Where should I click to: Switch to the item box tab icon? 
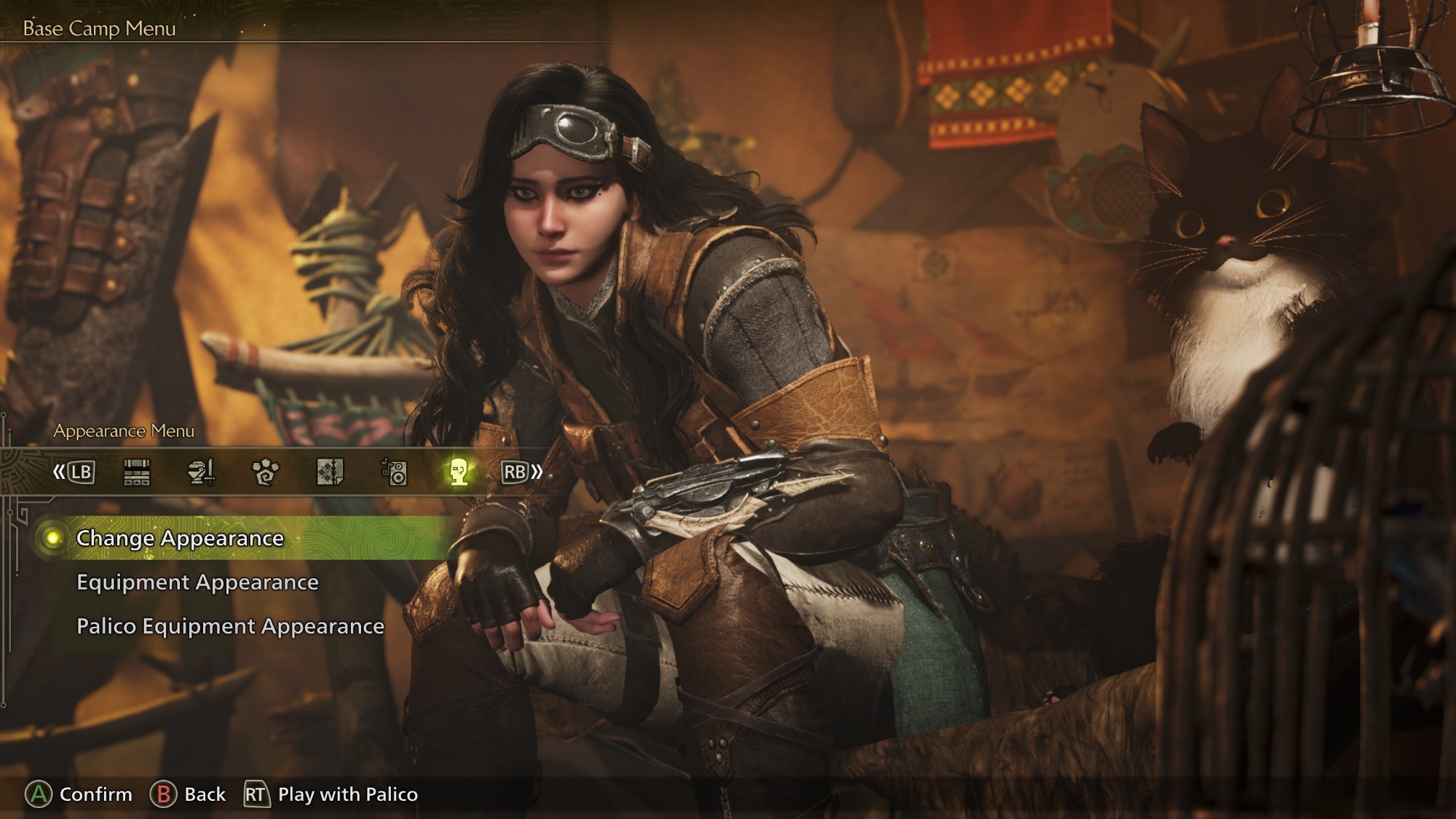pyautogui.click(x=137, y=472)
